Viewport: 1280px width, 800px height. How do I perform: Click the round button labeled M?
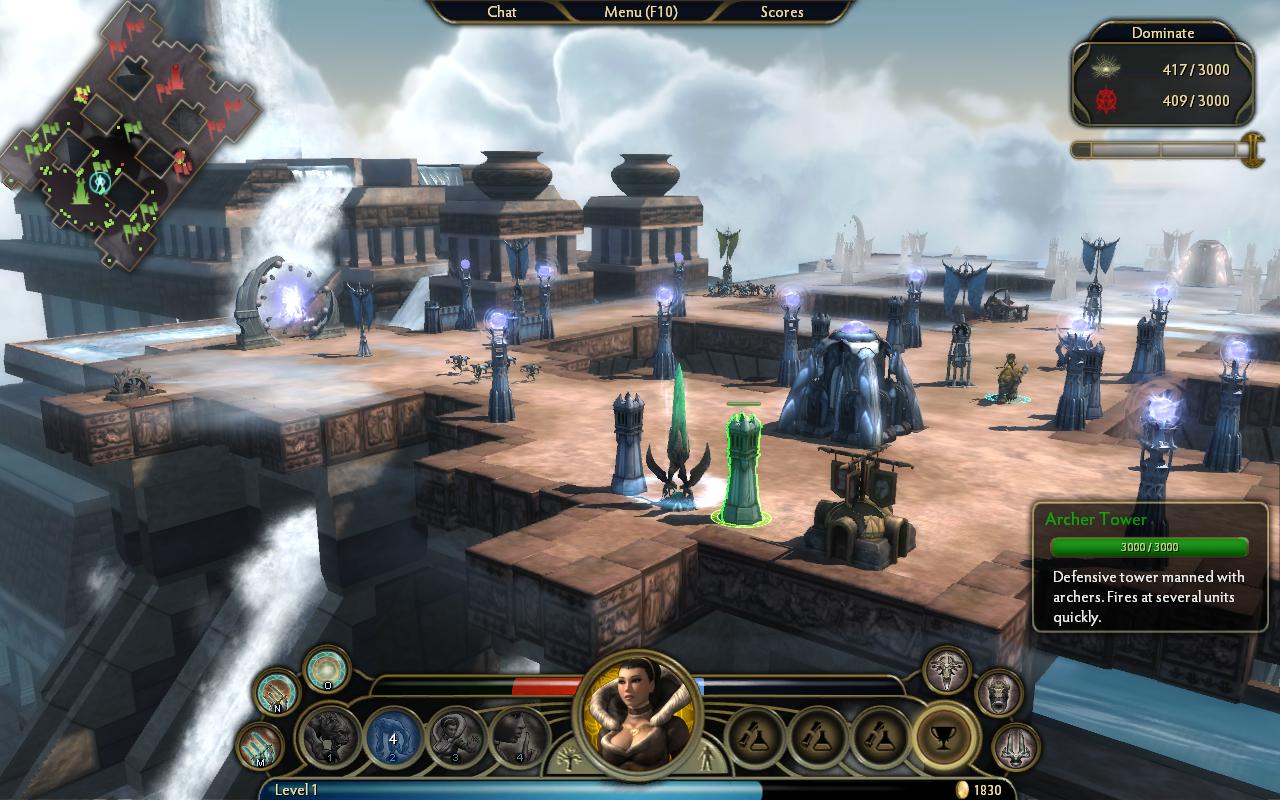260,746
